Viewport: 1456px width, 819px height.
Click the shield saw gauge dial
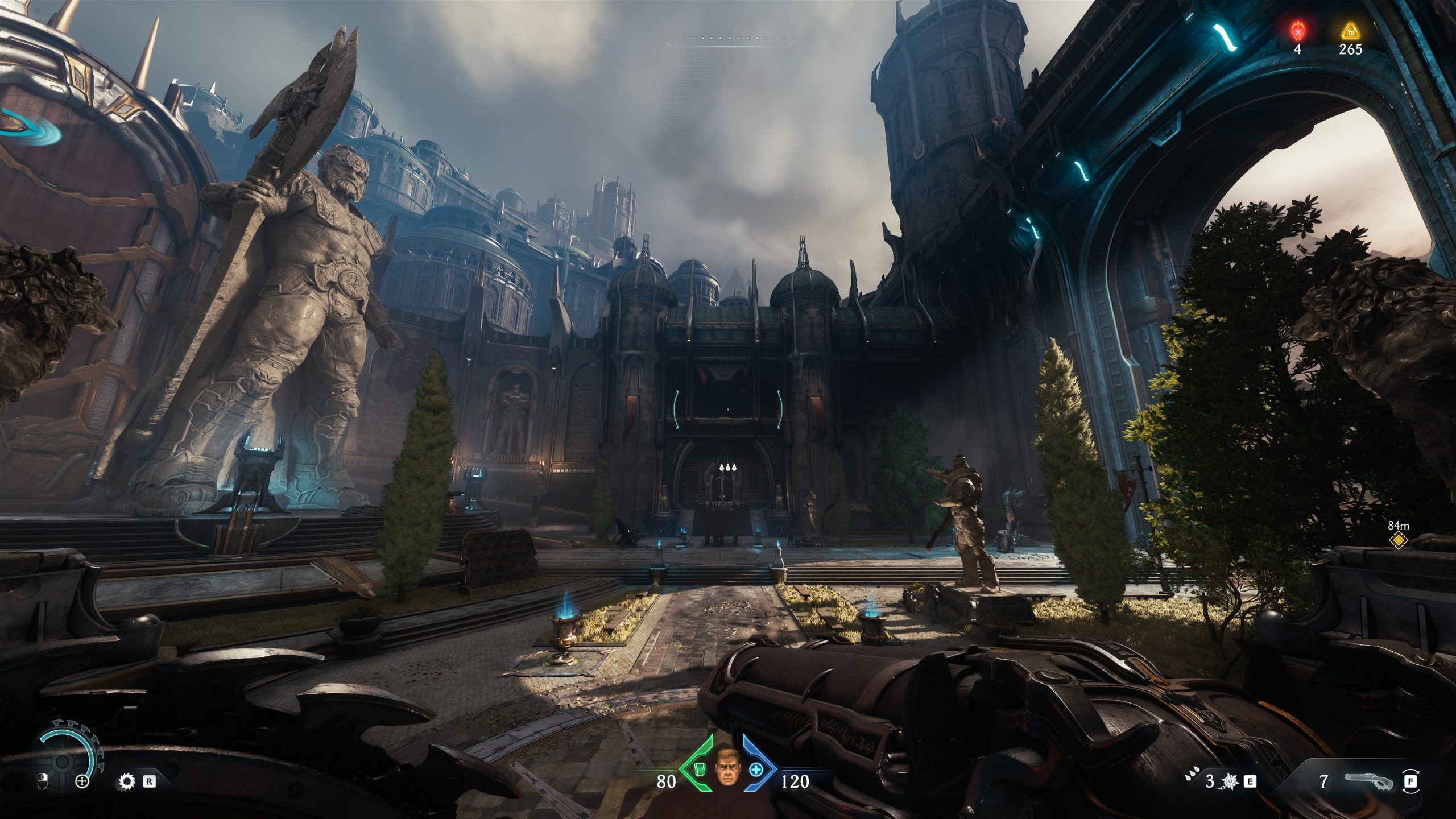(x=61, y=763)
